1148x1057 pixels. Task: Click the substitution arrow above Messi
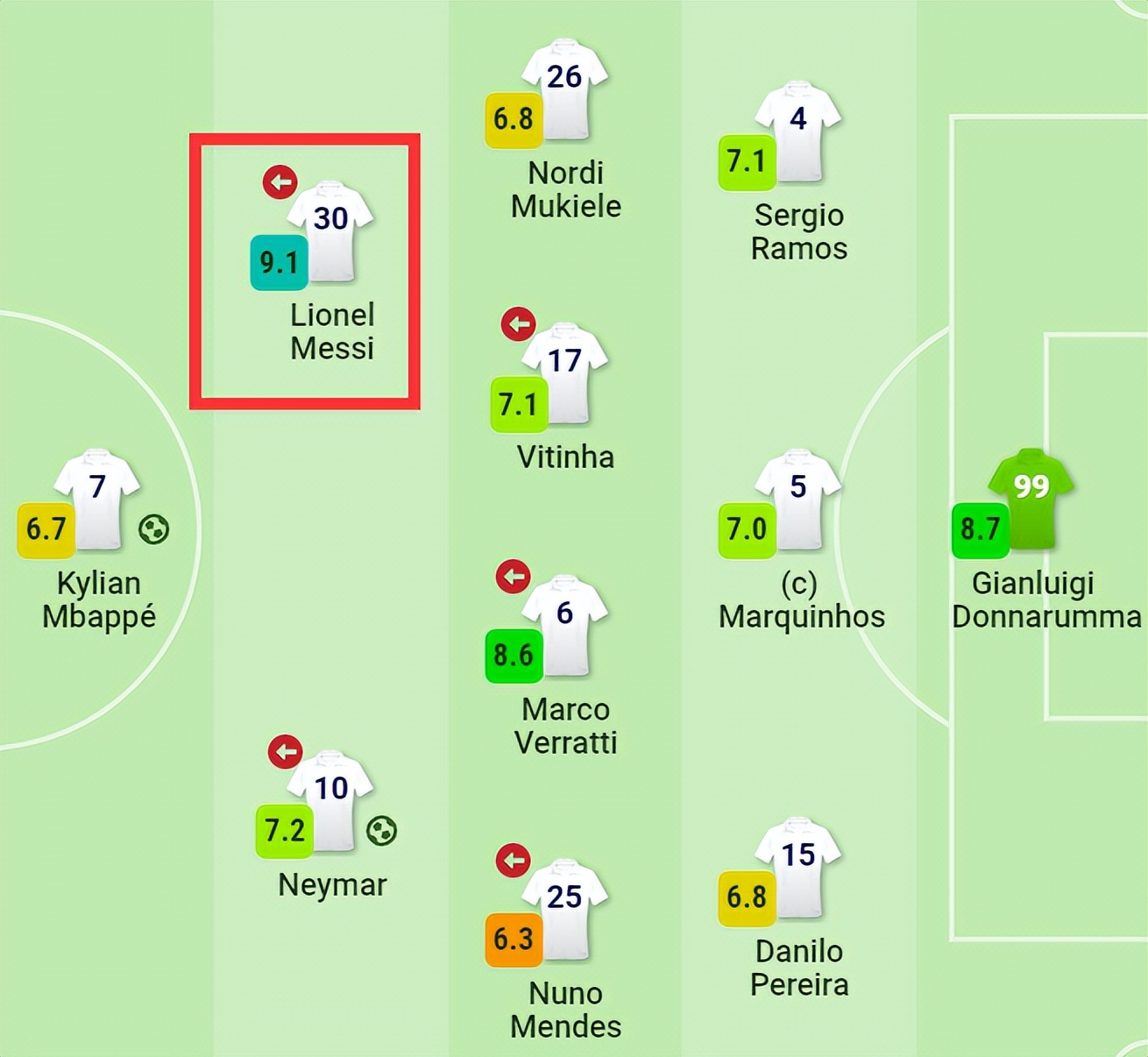[x=280, y=183]
